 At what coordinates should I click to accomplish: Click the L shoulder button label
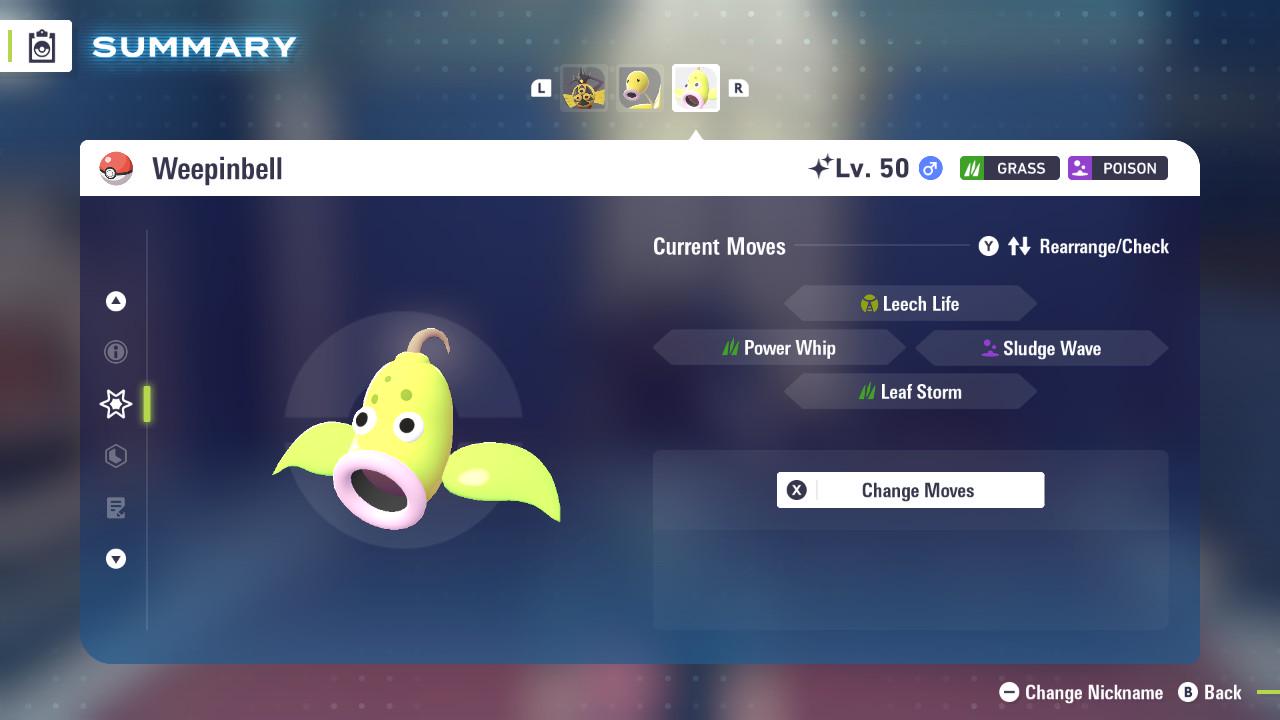pyautogui.click(x=541, y=88)
